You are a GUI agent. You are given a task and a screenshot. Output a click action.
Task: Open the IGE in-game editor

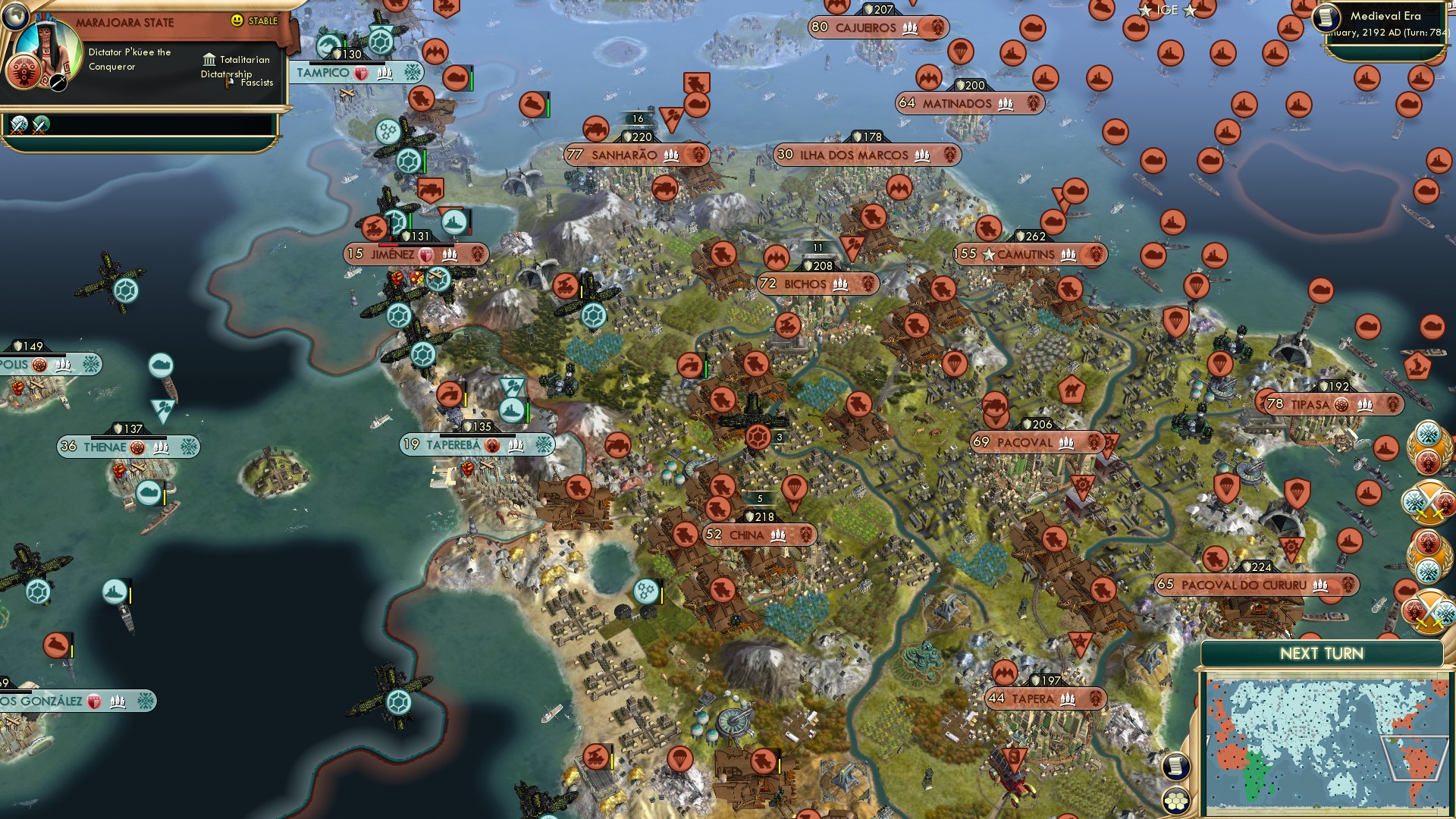point(1167,10)
